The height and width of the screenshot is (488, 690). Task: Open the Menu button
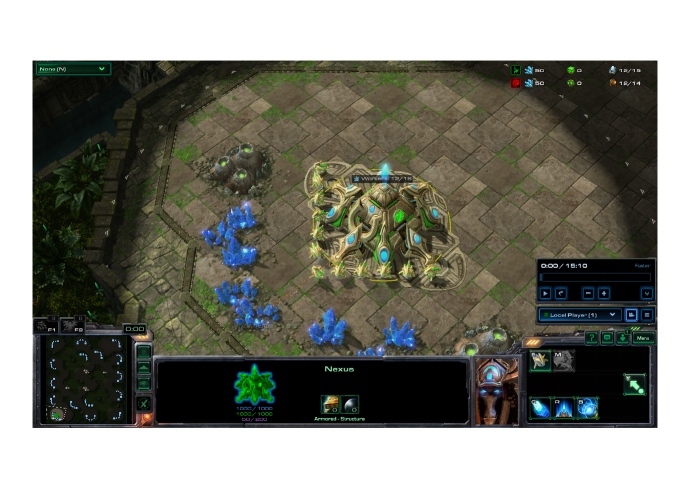coord(644,338)
